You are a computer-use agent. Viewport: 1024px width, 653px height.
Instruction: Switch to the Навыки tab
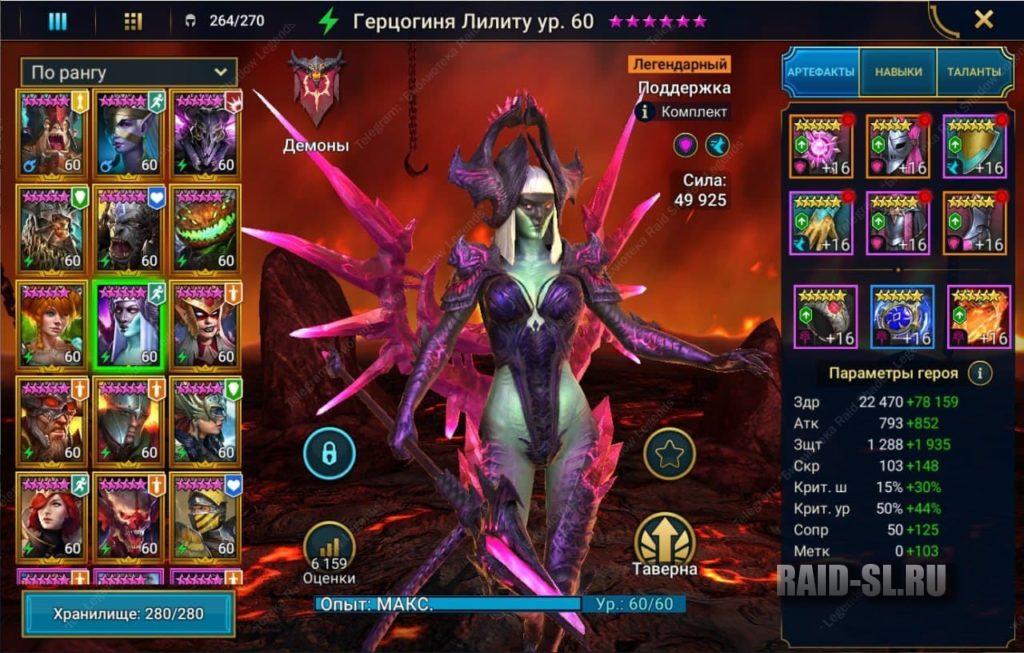(897, 72)
